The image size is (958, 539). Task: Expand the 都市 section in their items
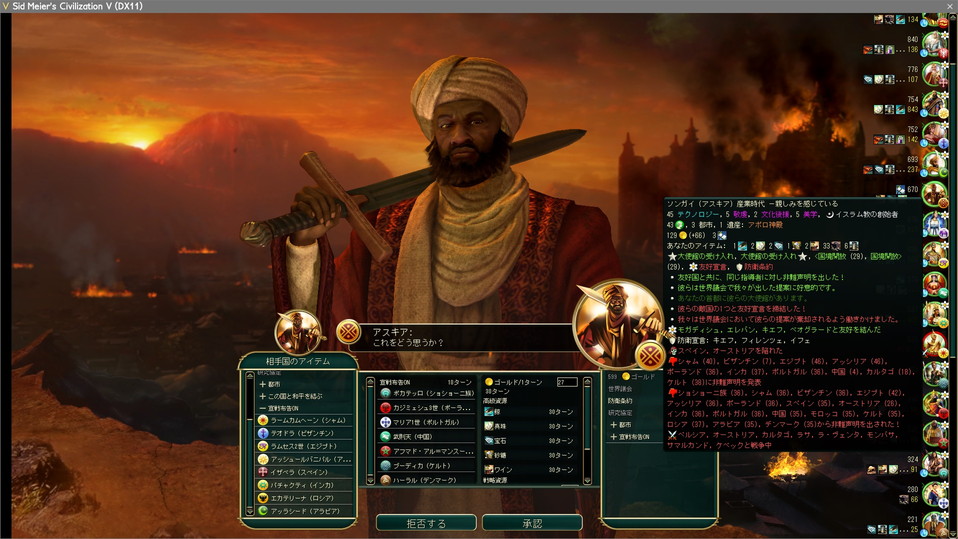270,383
